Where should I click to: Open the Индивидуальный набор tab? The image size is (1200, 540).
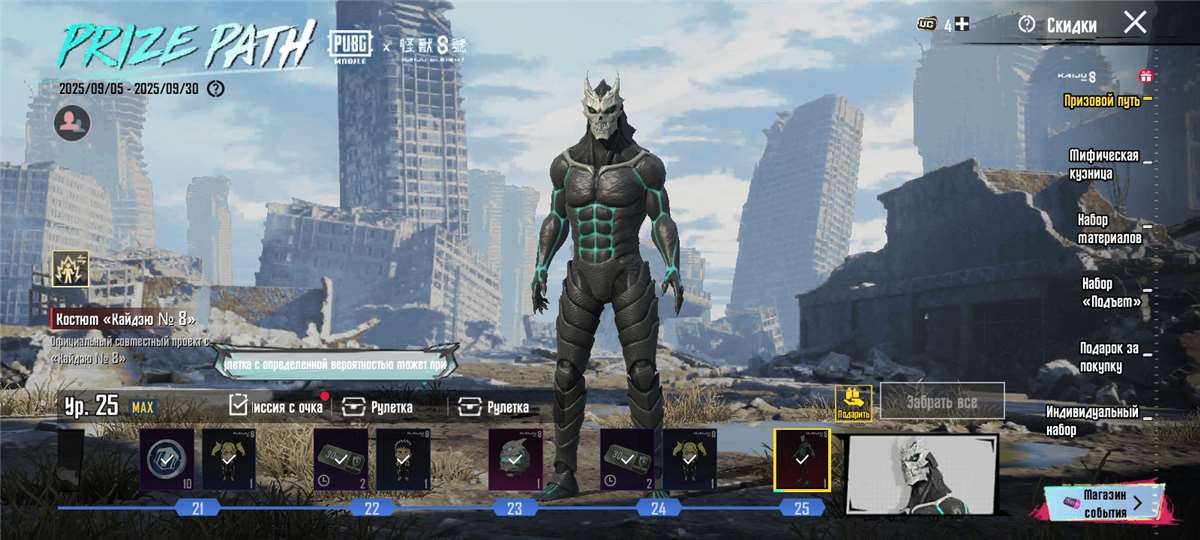[1092, 420]
